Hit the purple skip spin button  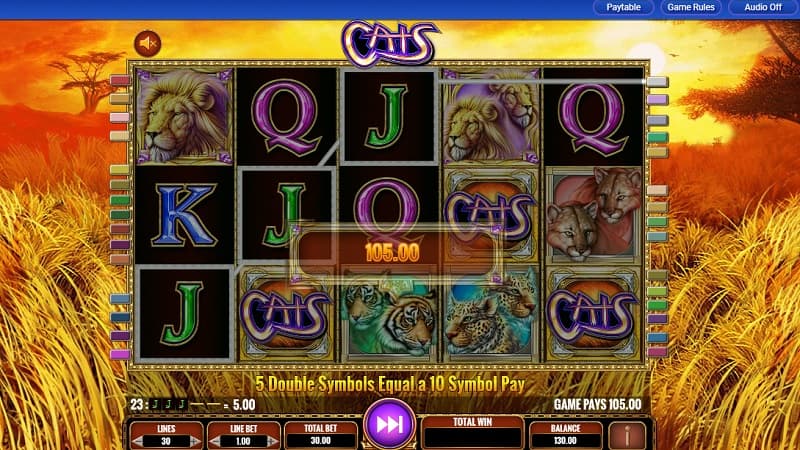tap(388, 424)
